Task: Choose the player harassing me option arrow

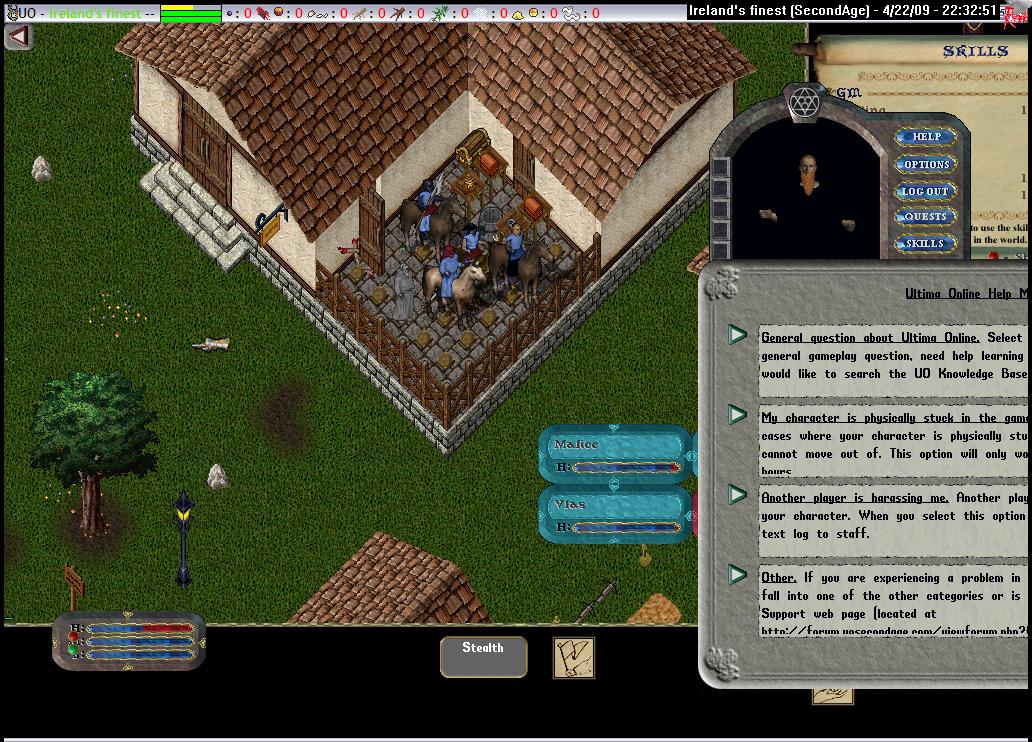Action: 738,494
